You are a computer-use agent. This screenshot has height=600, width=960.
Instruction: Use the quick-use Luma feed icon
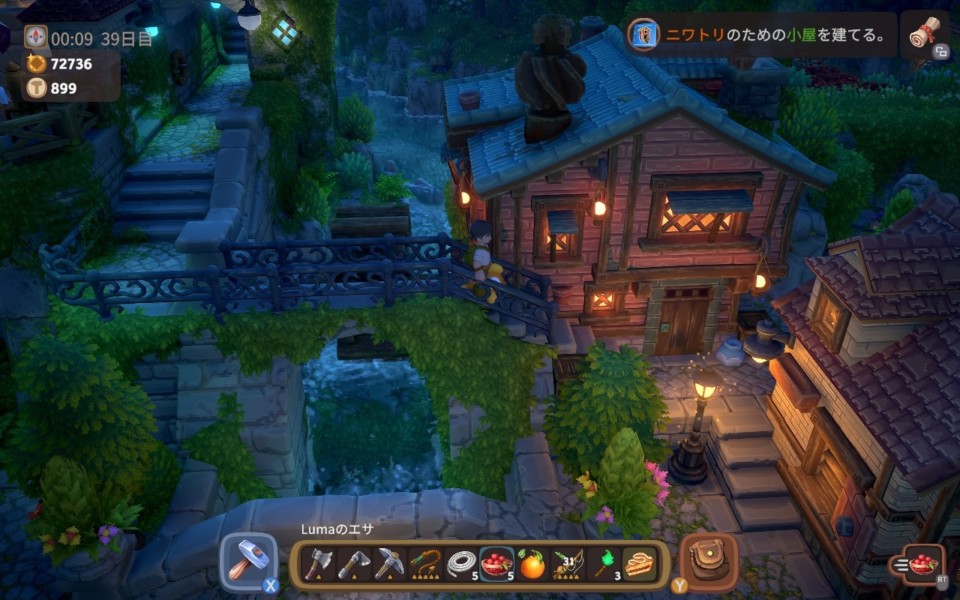(x=923, y=564)
